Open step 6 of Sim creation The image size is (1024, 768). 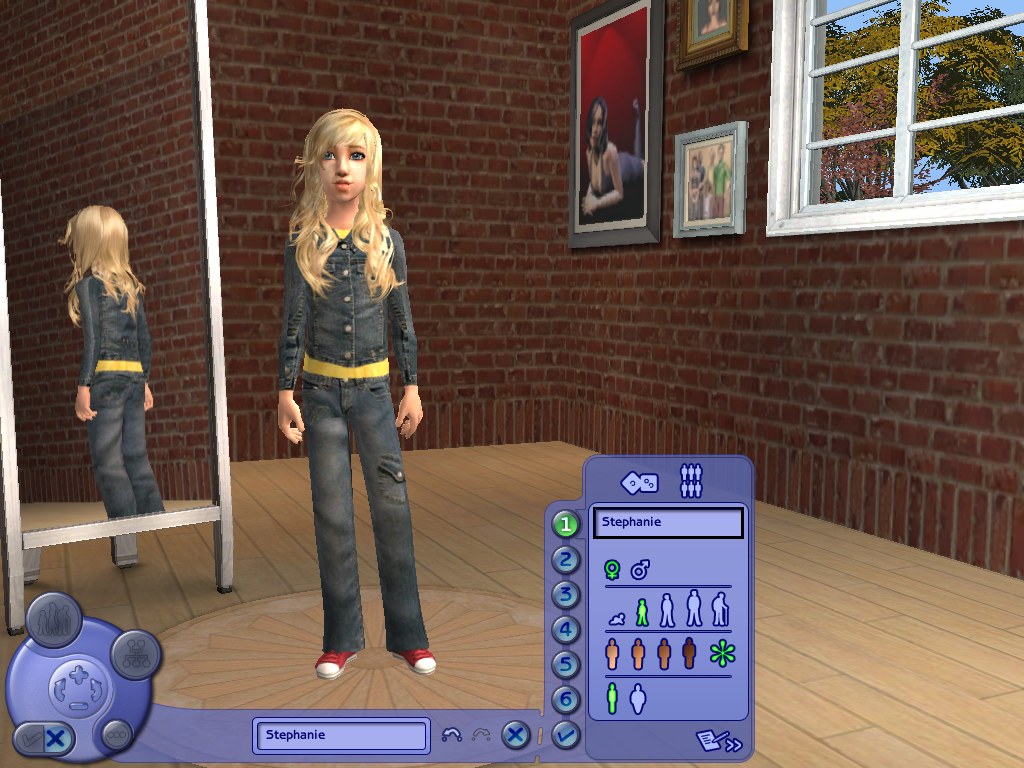point(566,699)
